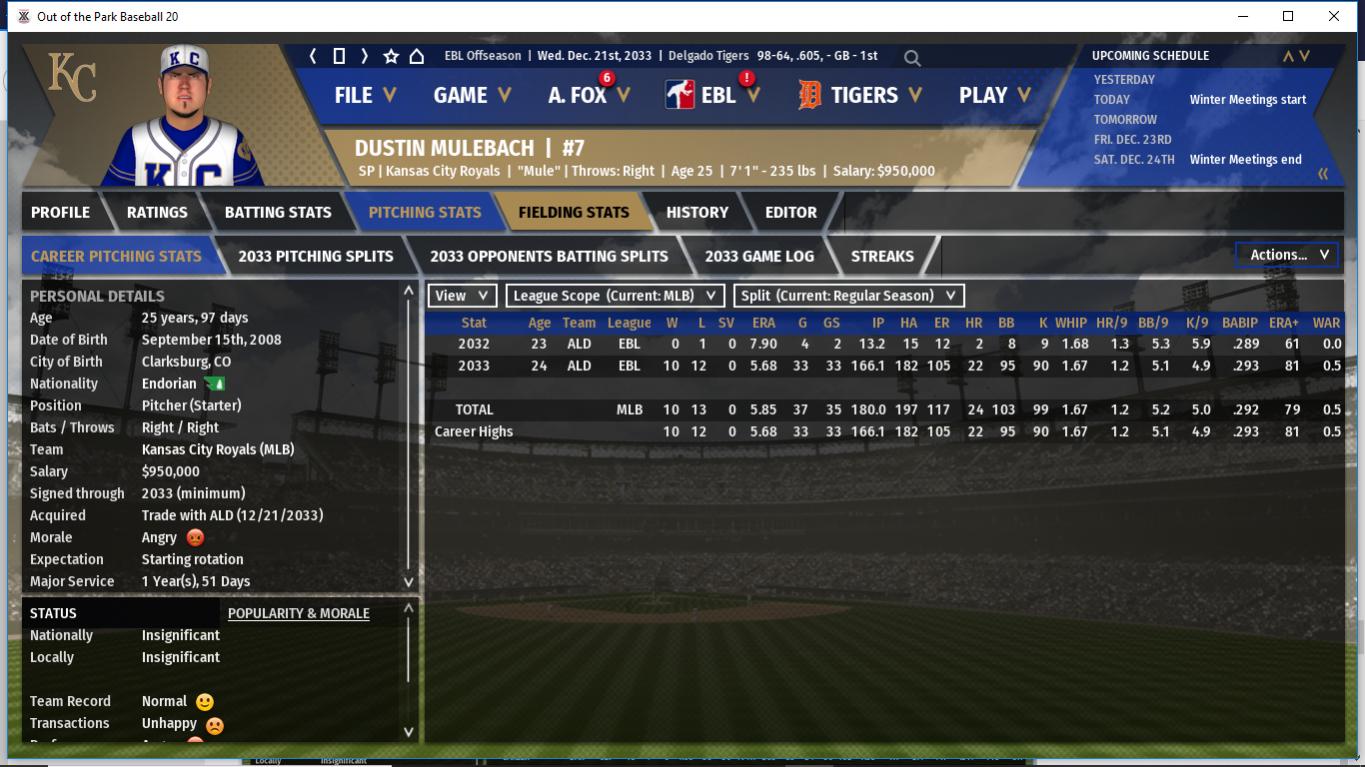This screenshot has height=767, width=1365.
Task: Show the BATTING STATS tab
Action: [x=278, y=212]
